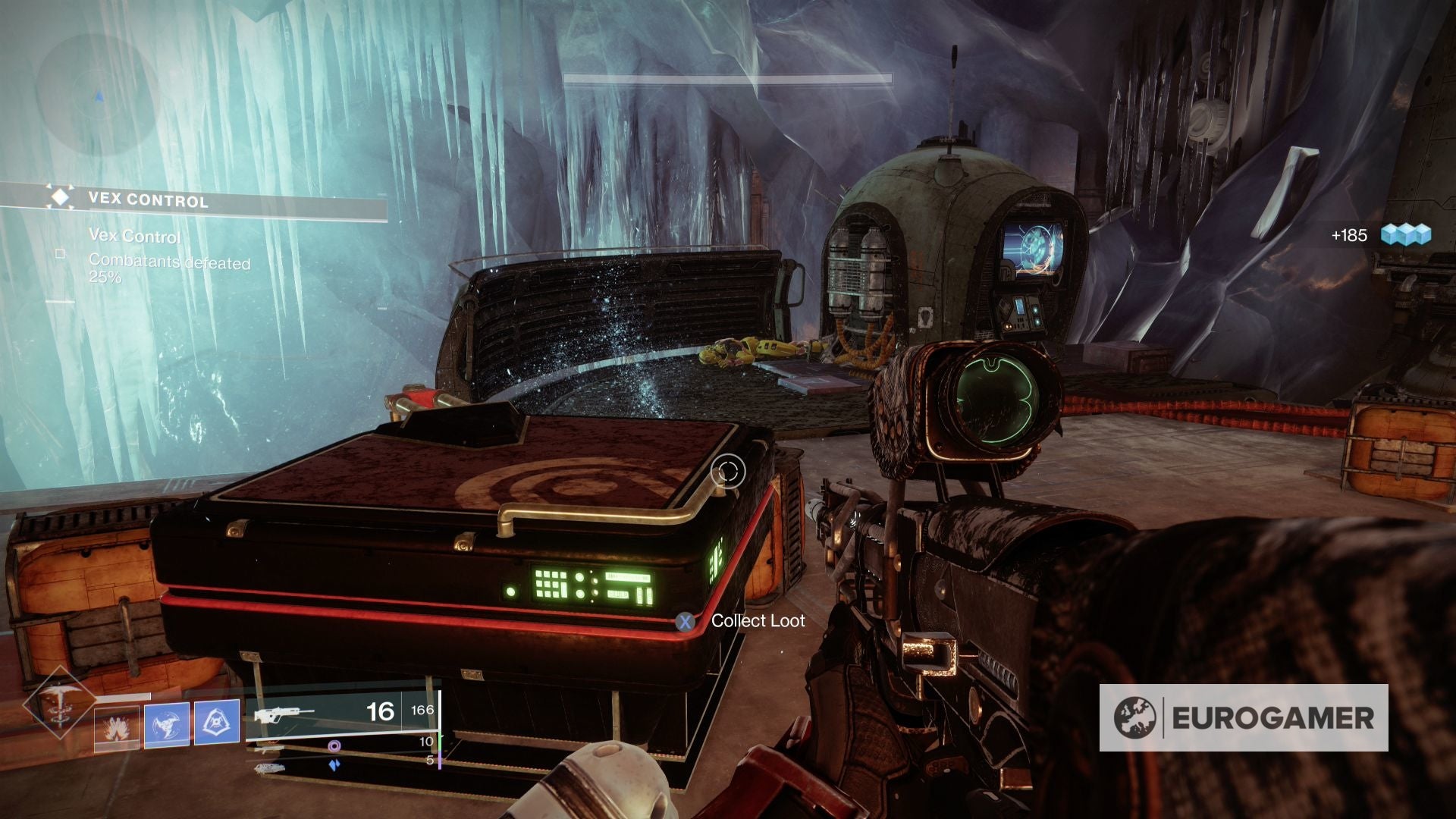Screen dimensions: 1456x819
Task: Open the Vex Control objective tracker
Action: click(x=148, y=200)
